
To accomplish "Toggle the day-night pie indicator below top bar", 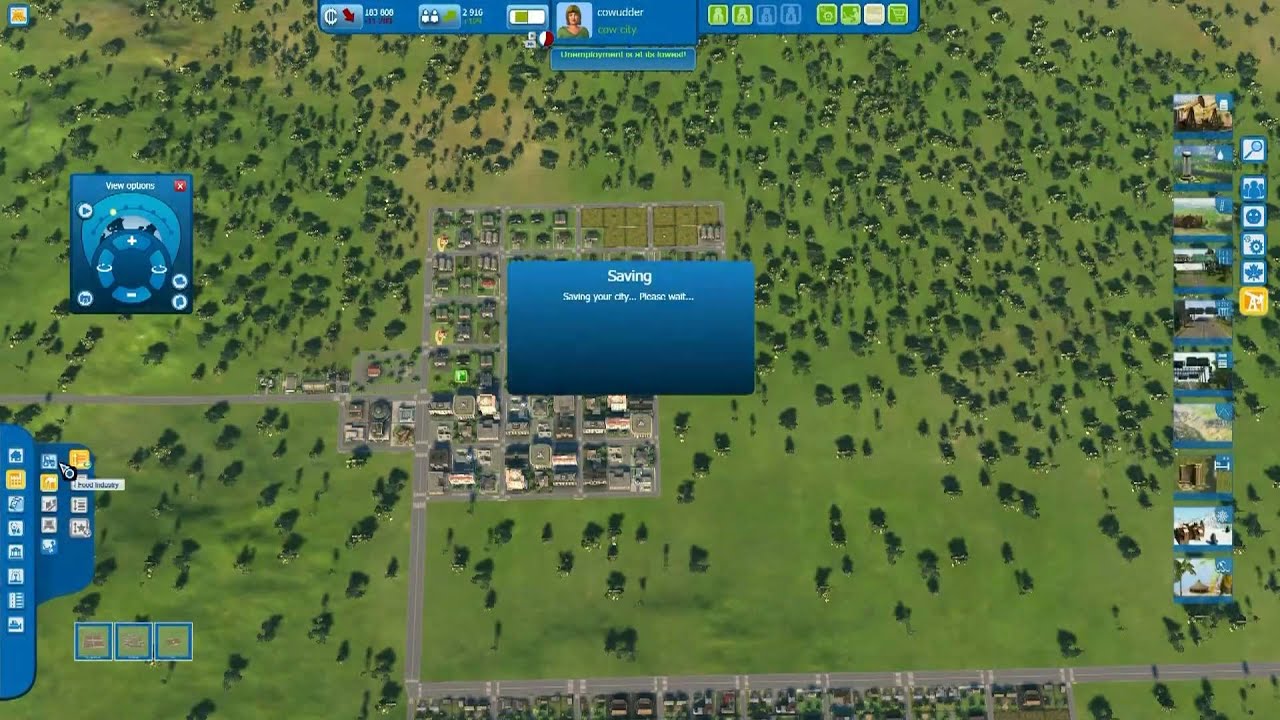I will pos(546,39).
